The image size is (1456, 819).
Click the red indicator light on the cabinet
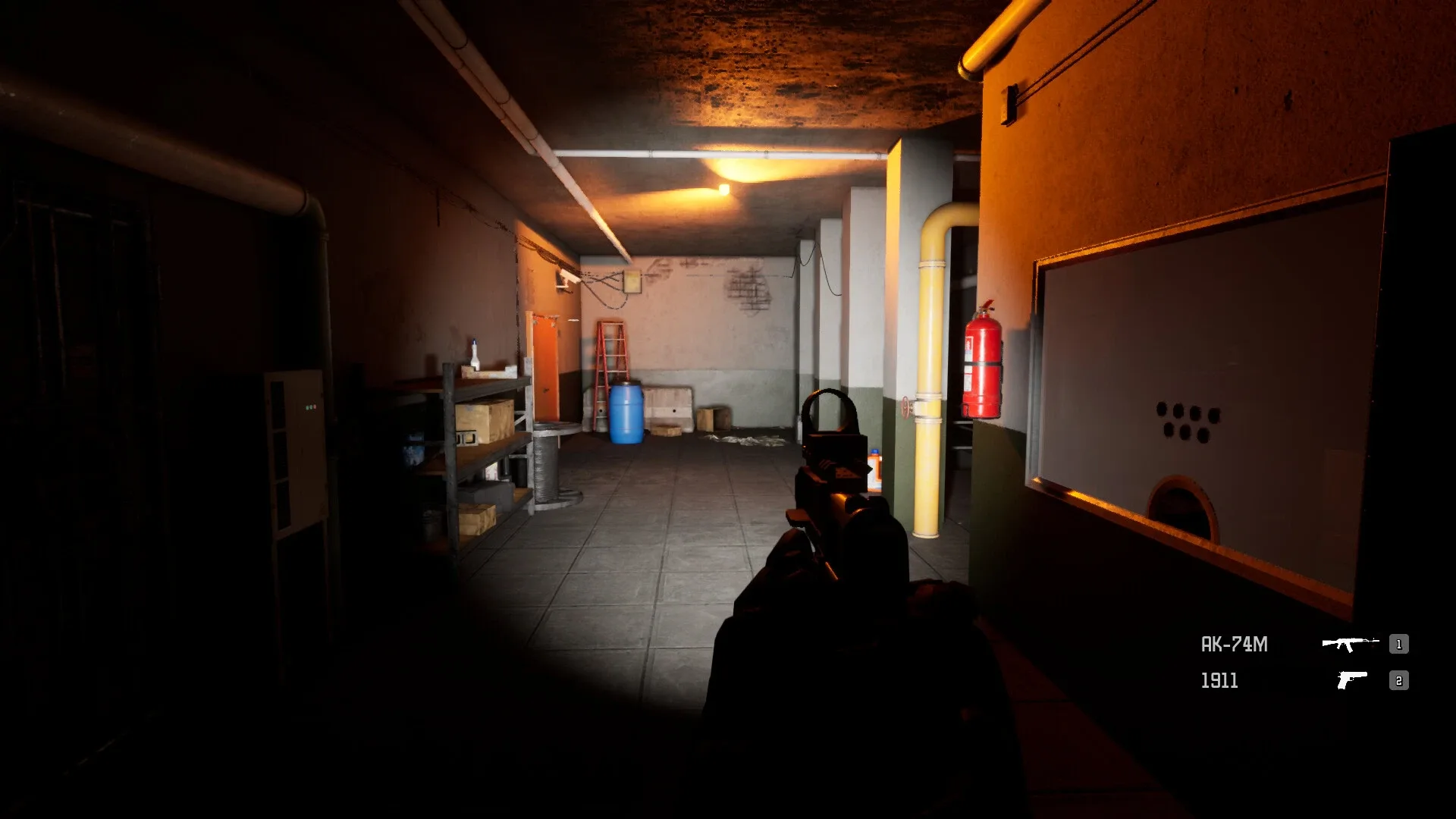coord(315,406)
